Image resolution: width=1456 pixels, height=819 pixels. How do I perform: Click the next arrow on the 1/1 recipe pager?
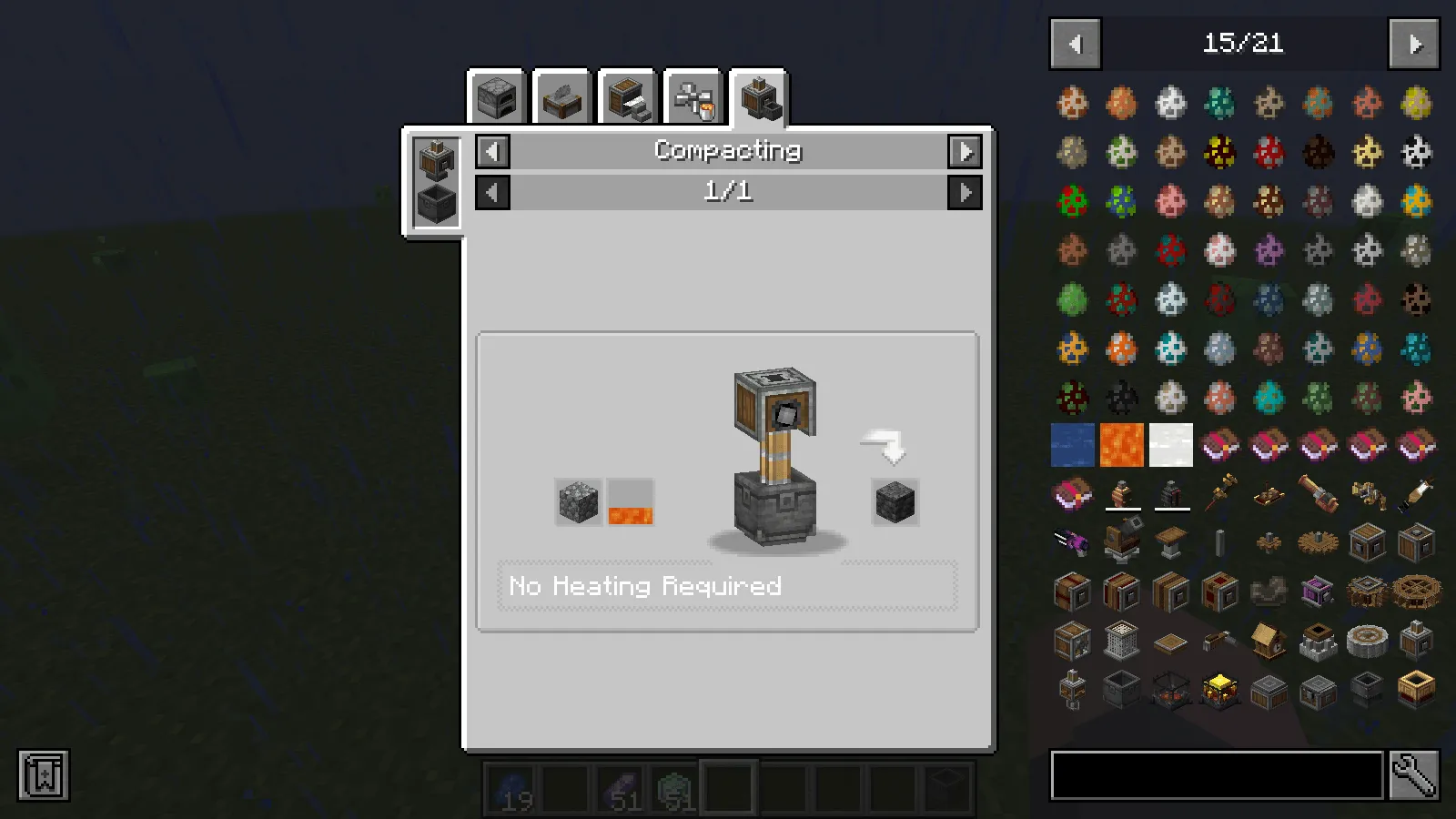[x=966, y=192]
